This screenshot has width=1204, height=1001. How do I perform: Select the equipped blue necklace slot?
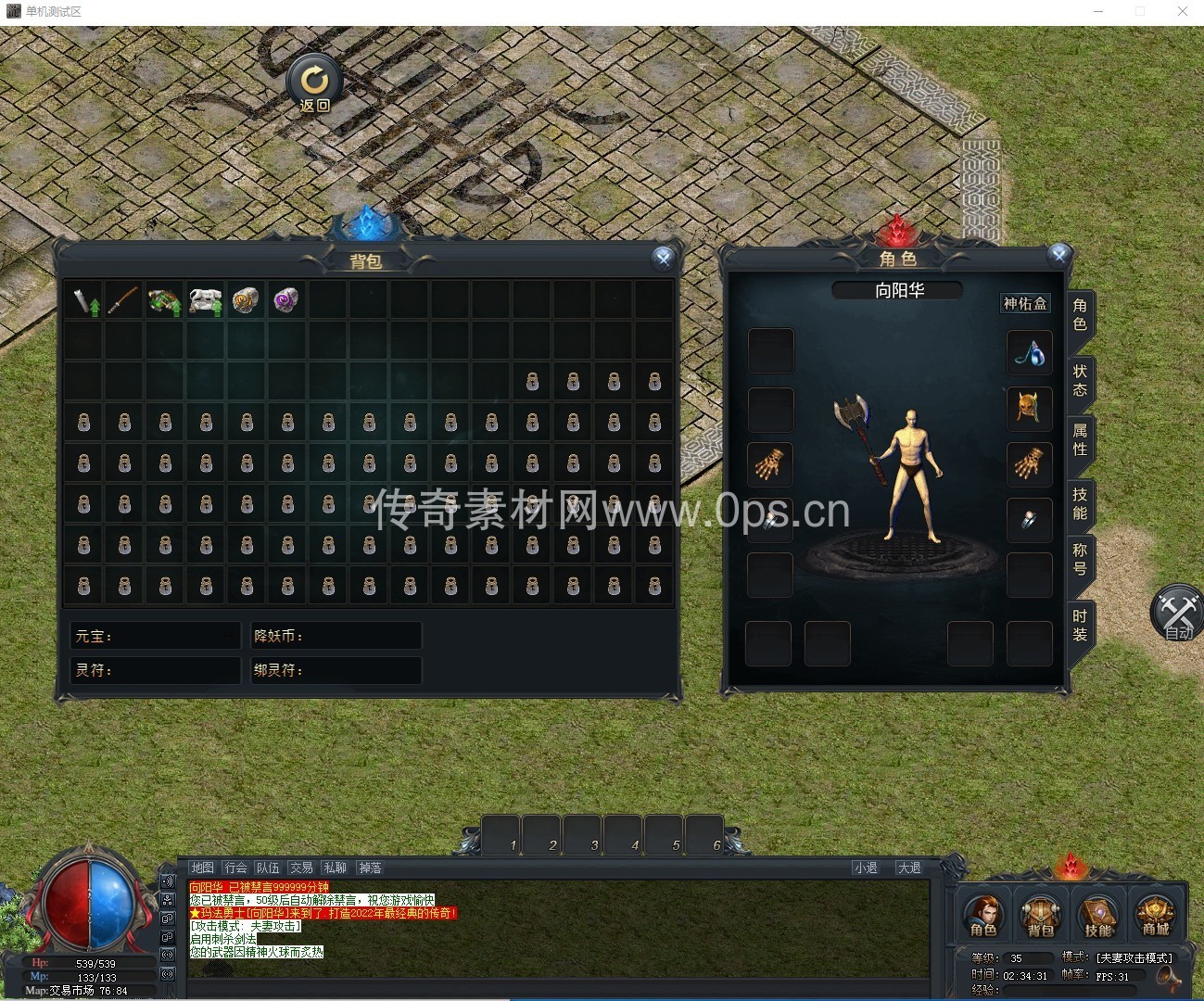coord(1029,352)
